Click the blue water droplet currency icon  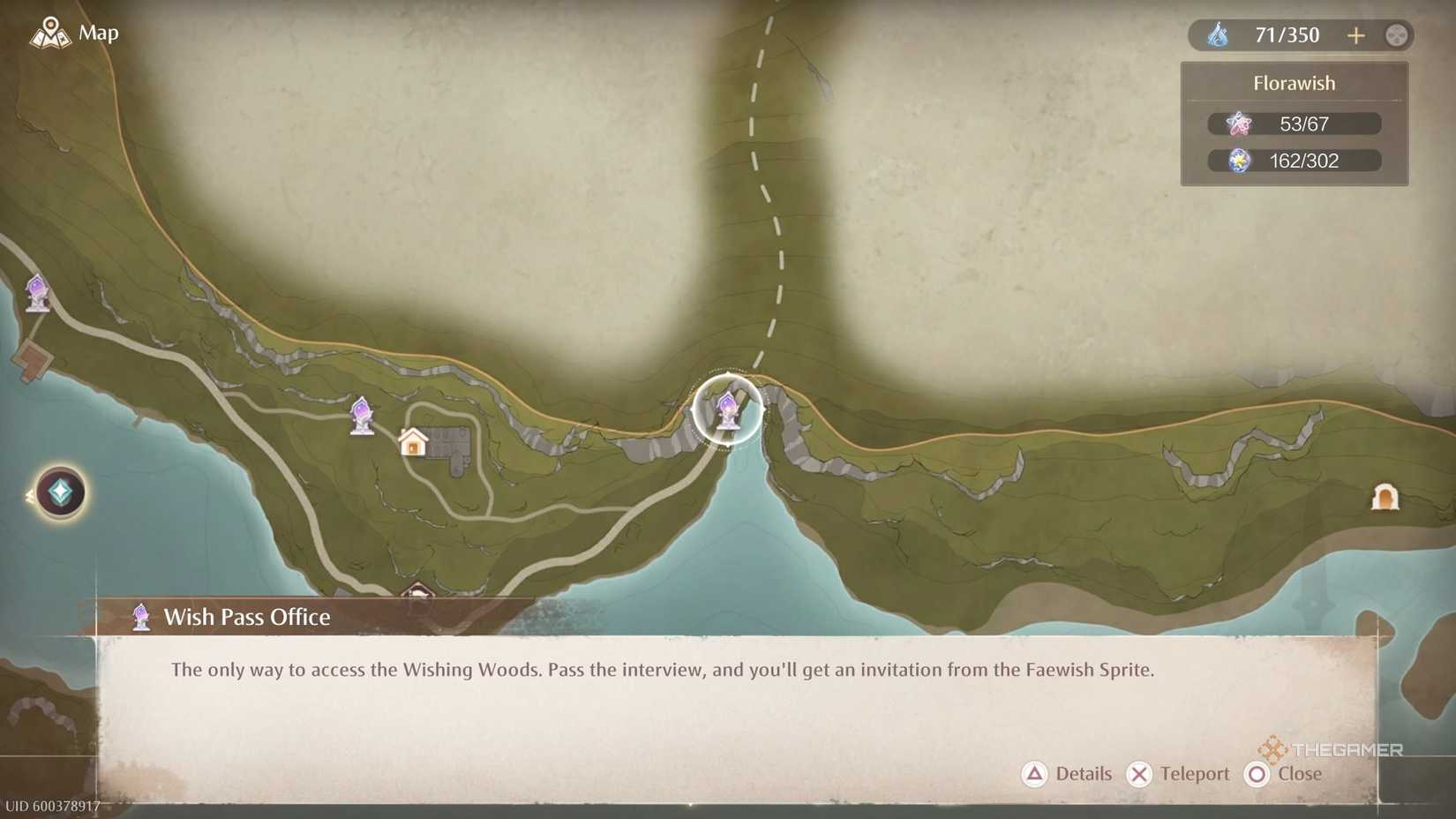[x=1220, y=34]
